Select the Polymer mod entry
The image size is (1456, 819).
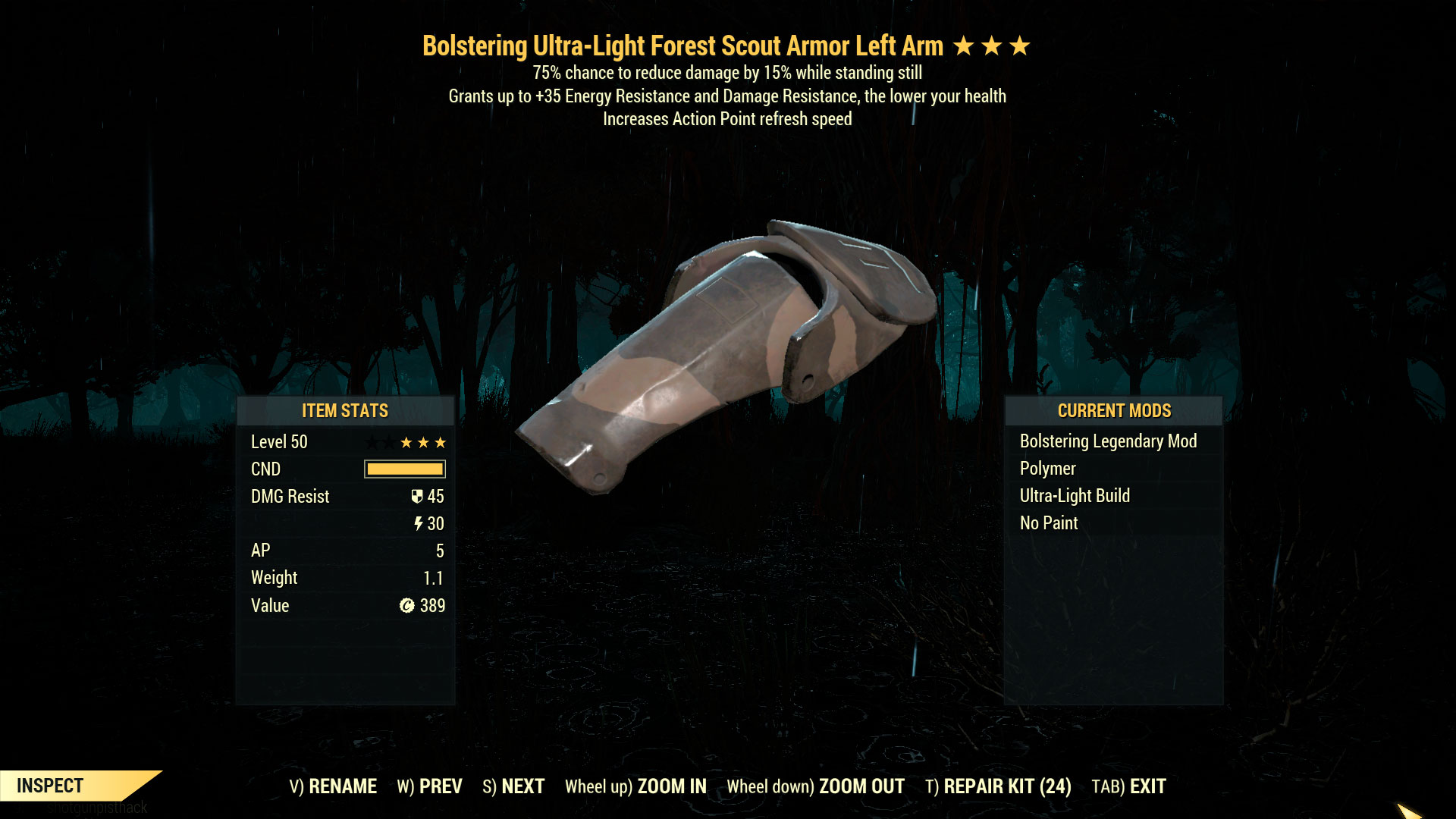point(1047,469)
